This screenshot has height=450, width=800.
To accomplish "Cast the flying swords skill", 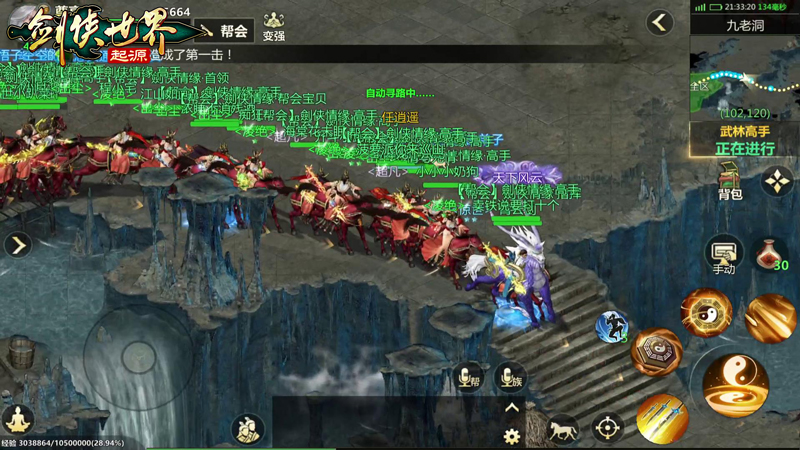I will coord(661,417).
